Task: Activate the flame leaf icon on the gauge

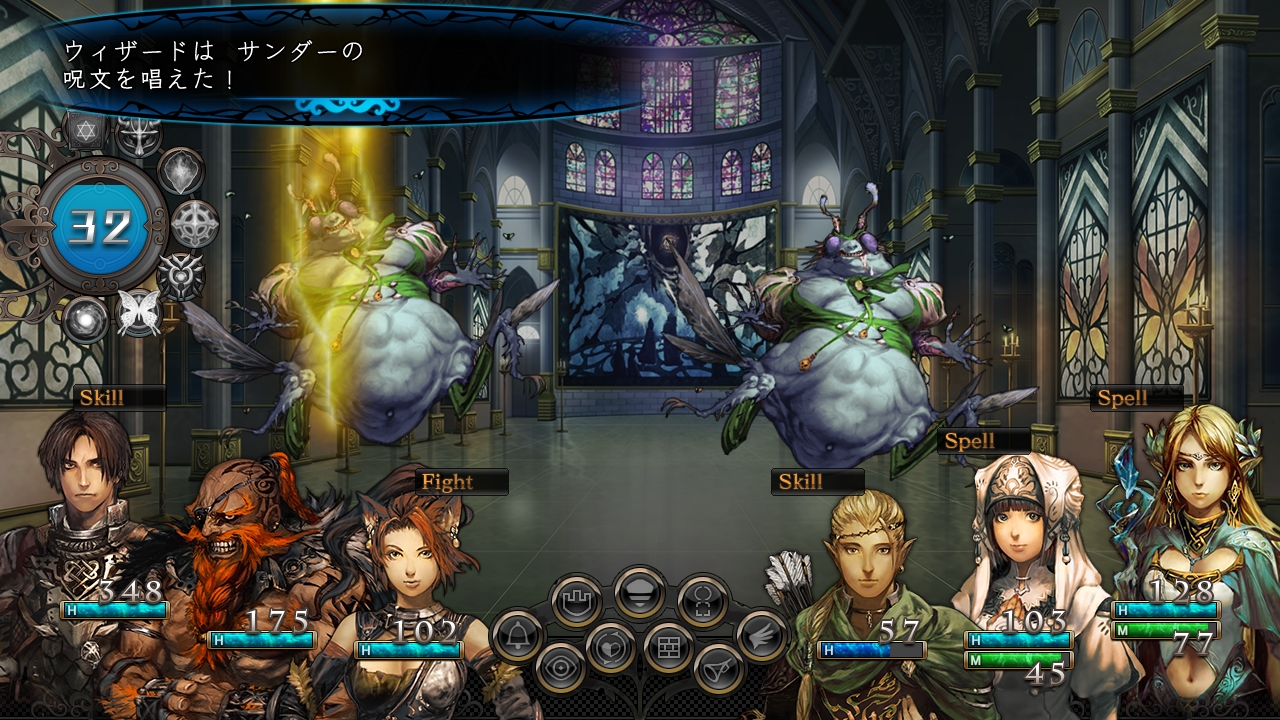Action: point(181,171)
